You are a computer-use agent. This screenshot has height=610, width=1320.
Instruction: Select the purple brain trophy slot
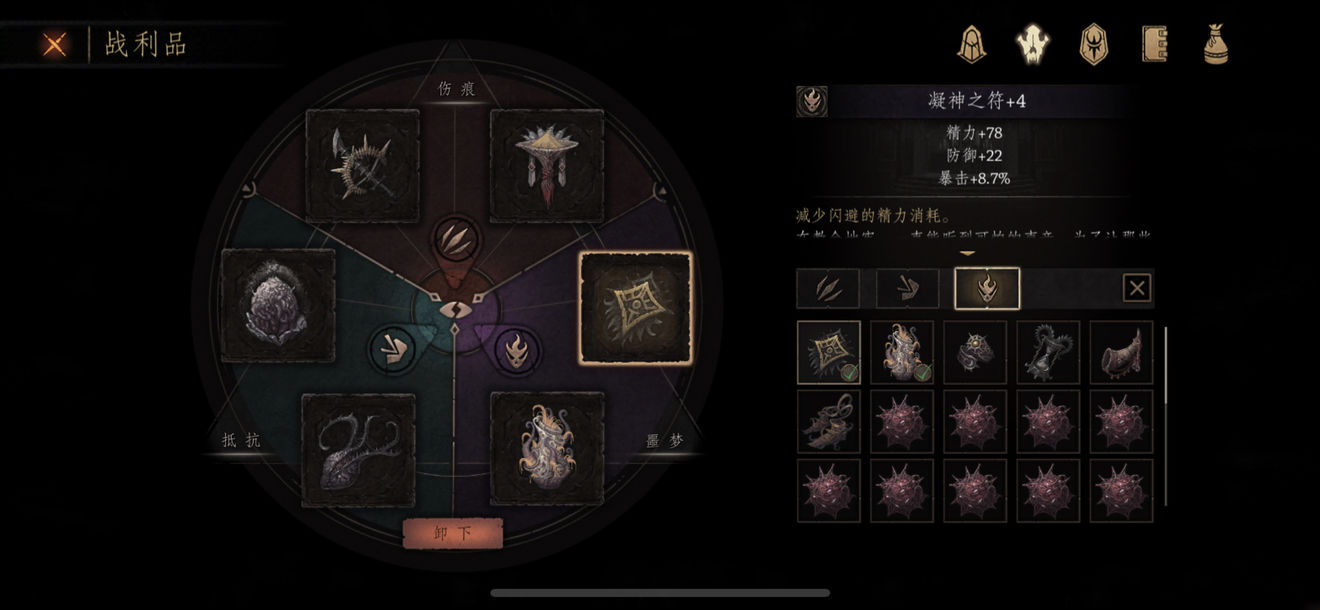[278, 305]
